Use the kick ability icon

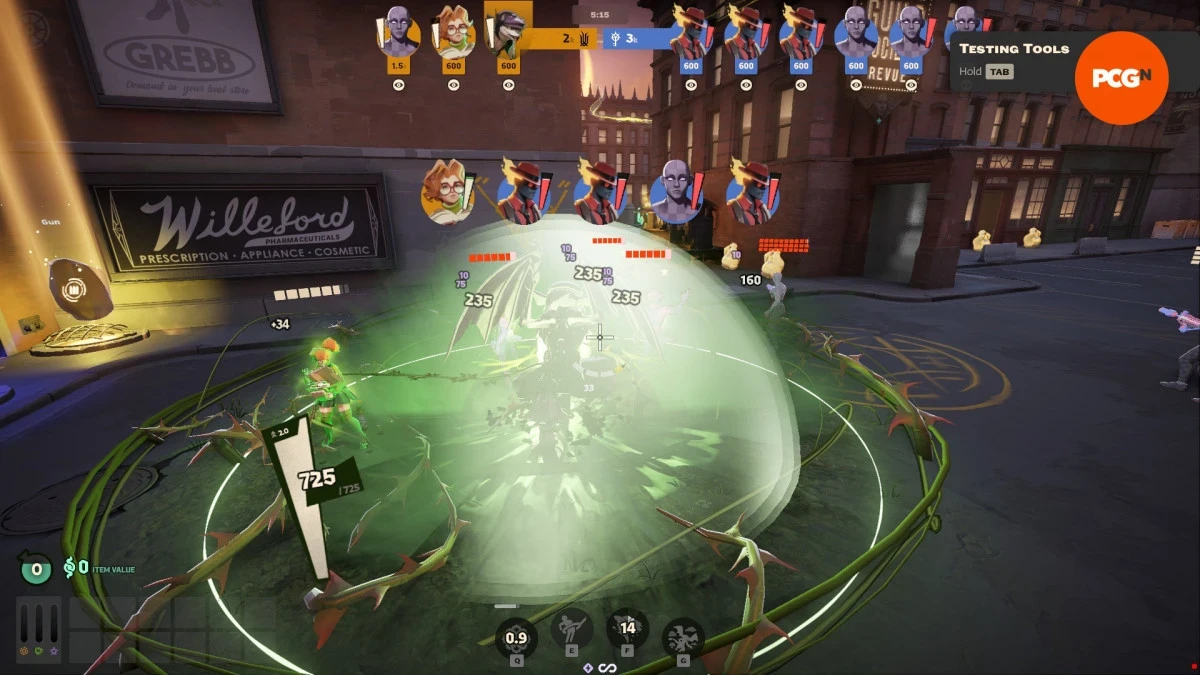(x=571, y=630)
